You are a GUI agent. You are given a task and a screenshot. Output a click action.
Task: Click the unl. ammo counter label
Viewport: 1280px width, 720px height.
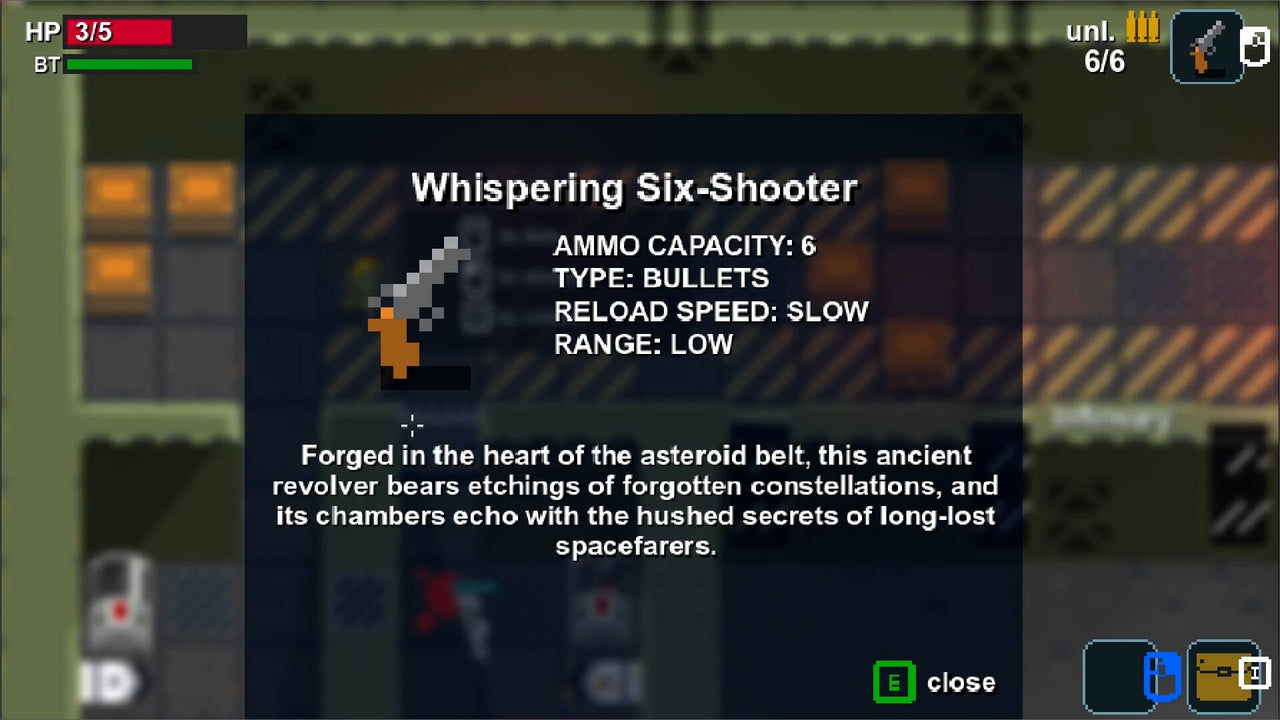pyautogui.click(x=1093, y=31)
